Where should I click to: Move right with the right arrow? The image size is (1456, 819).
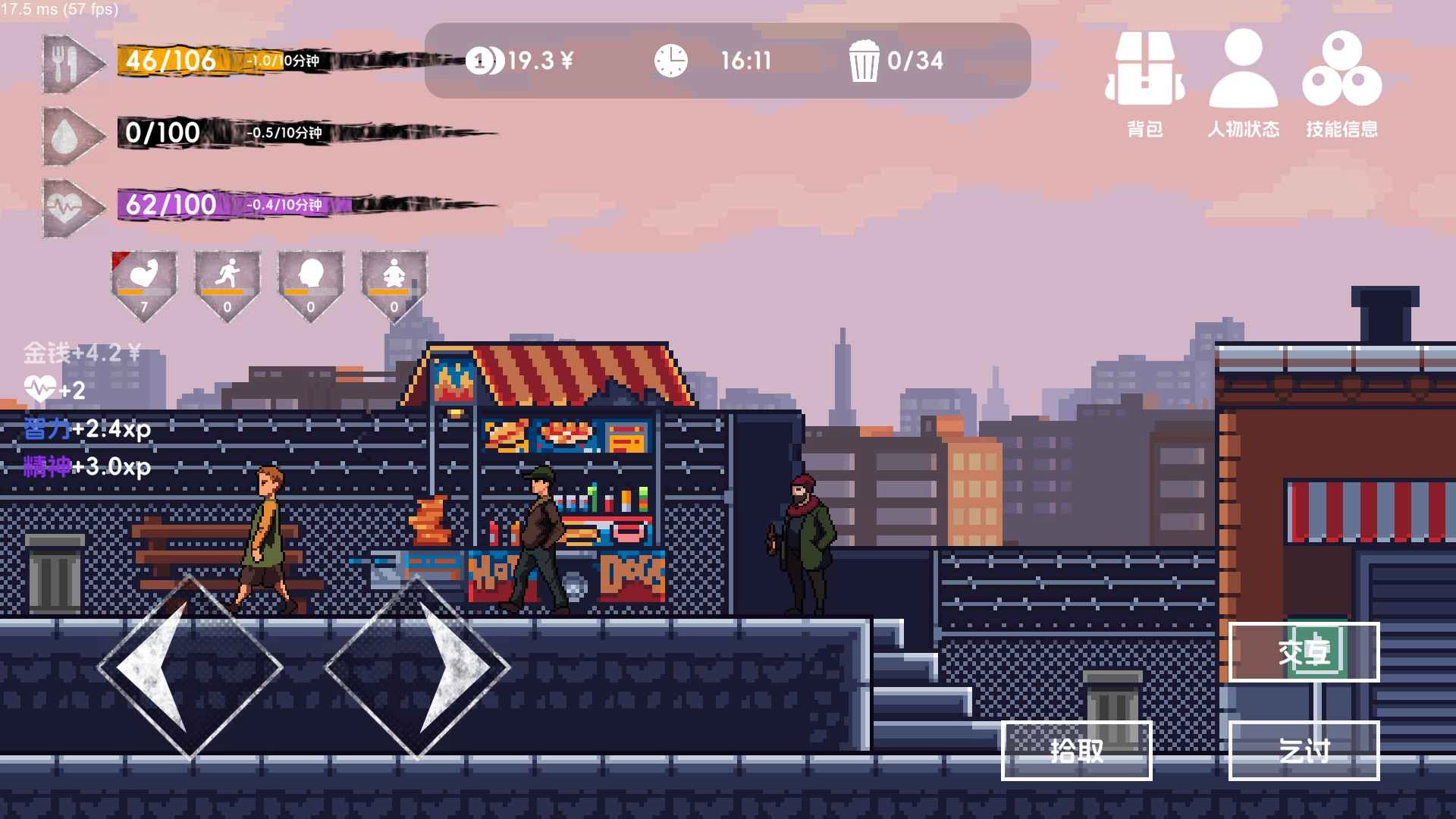click(417, 667)
